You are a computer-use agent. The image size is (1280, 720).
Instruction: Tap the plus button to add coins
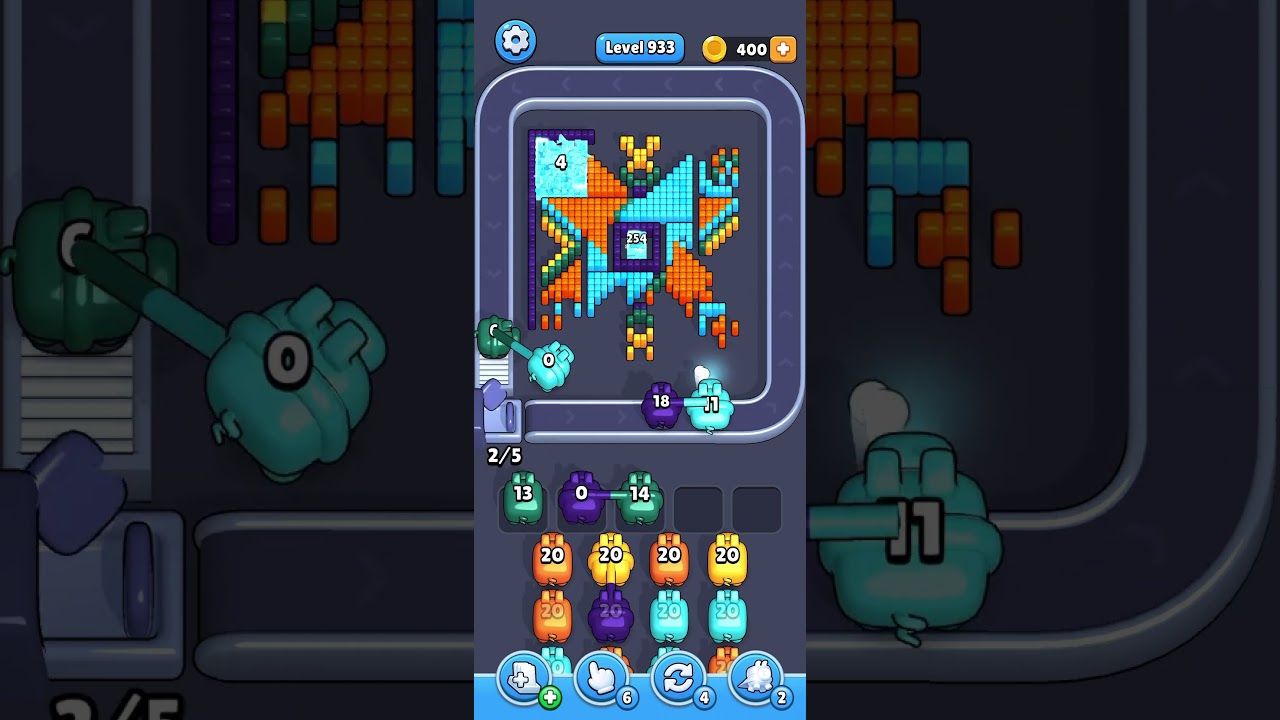[x=783, y=49]
